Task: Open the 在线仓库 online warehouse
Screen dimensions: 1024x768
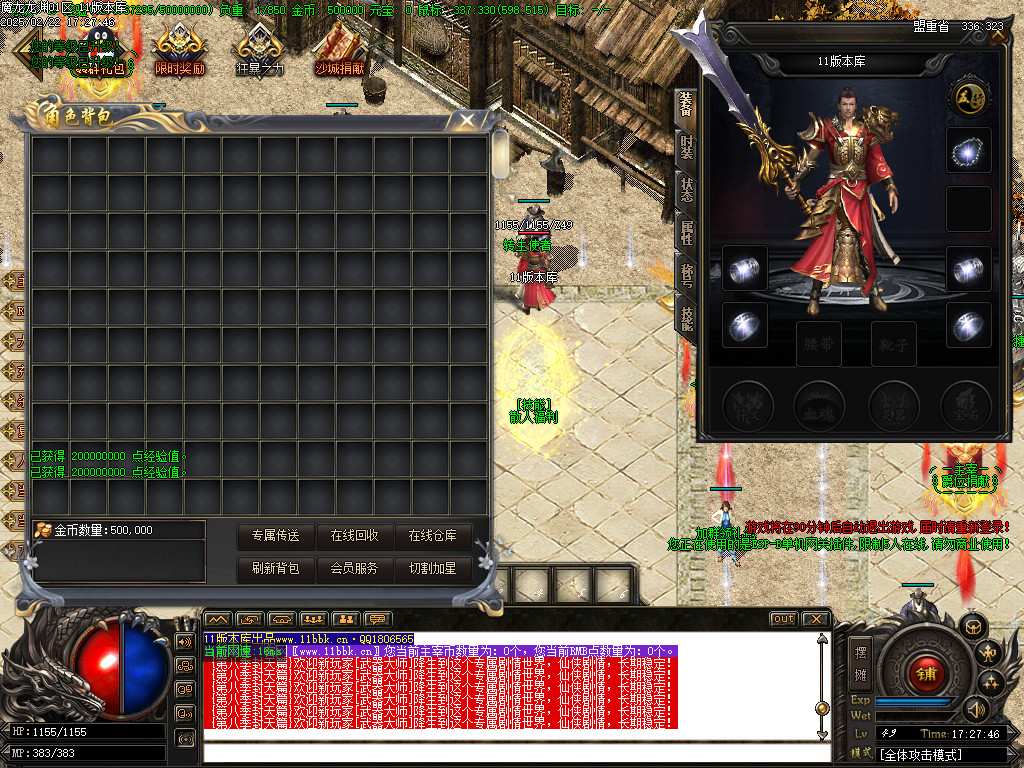Action: 432,536
